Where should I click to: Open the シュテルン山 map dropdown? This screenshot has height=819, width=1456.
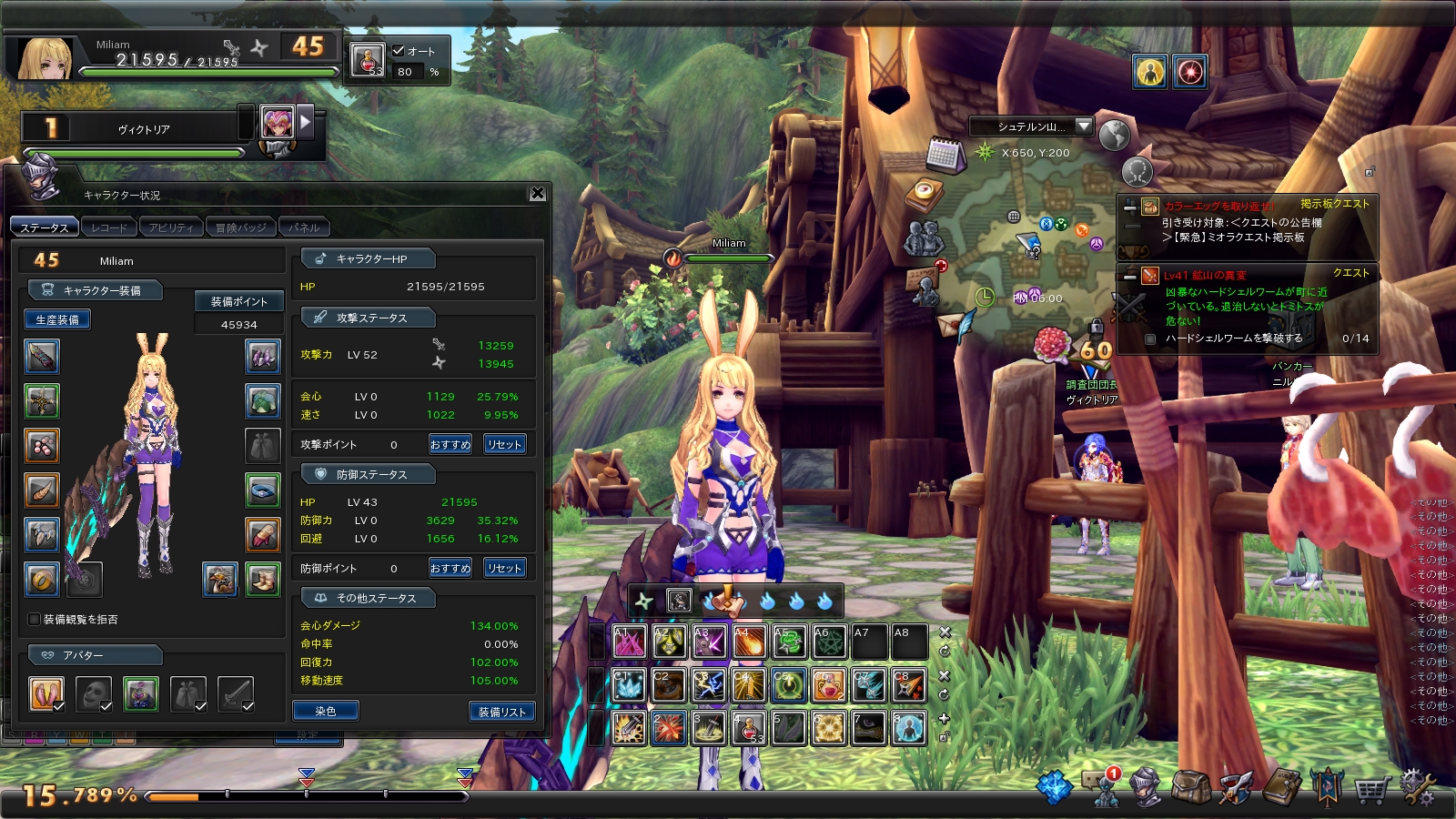(x=1083, y=126)
